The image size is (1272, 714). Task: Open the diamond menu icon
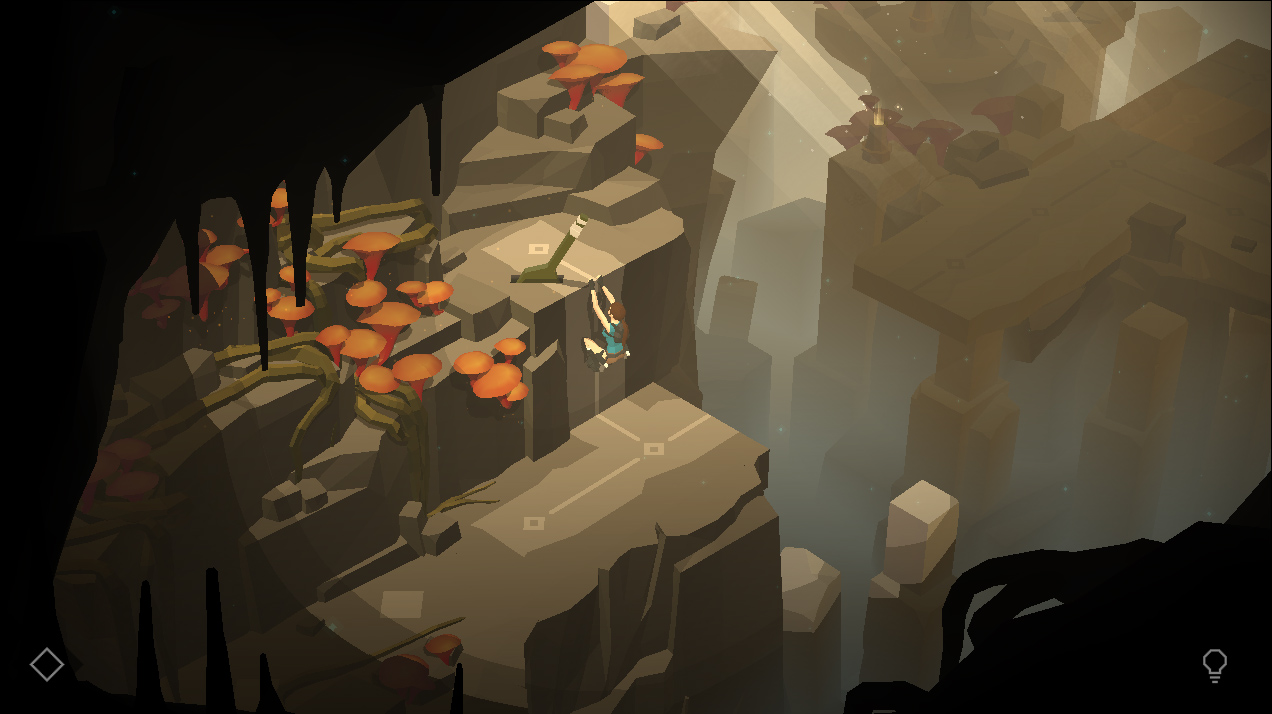tap(47, 664)
